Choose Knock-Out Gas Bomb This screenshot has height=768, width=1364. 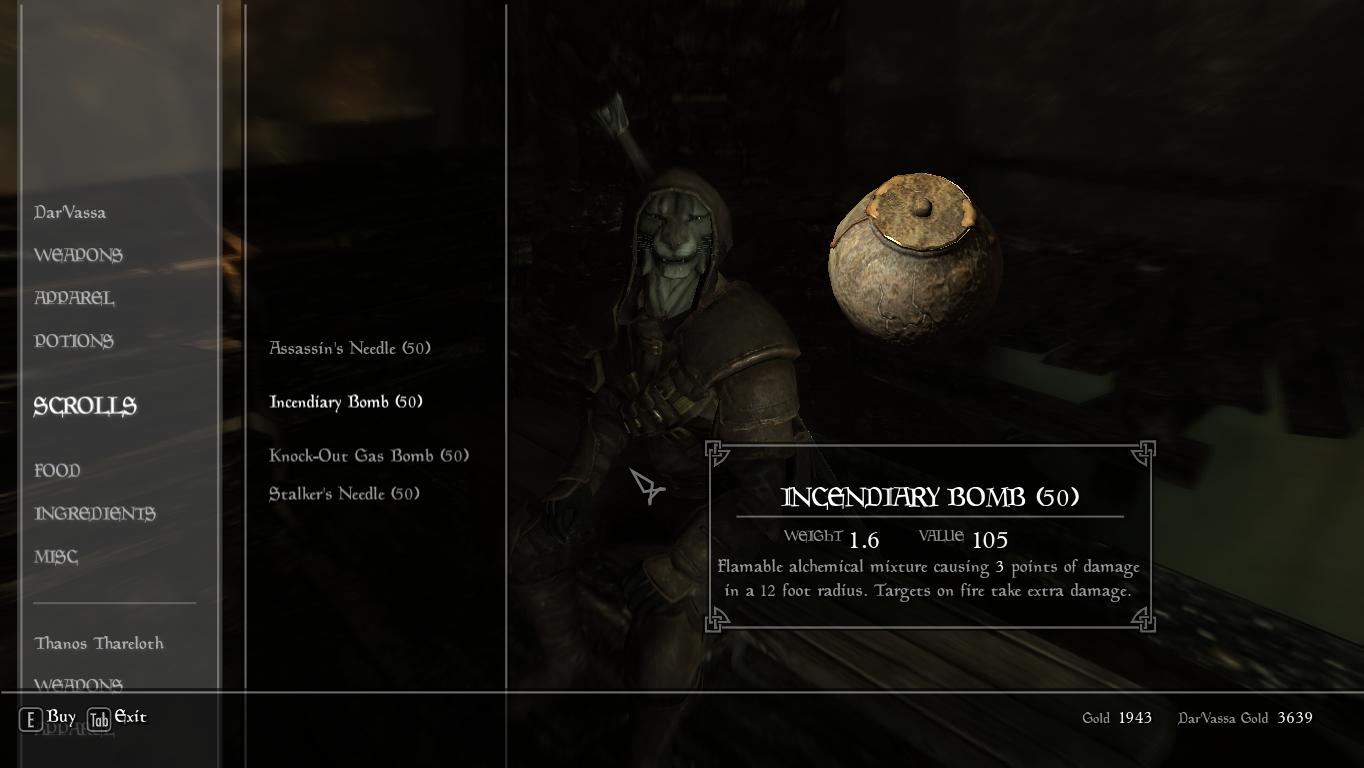[367, 455]
